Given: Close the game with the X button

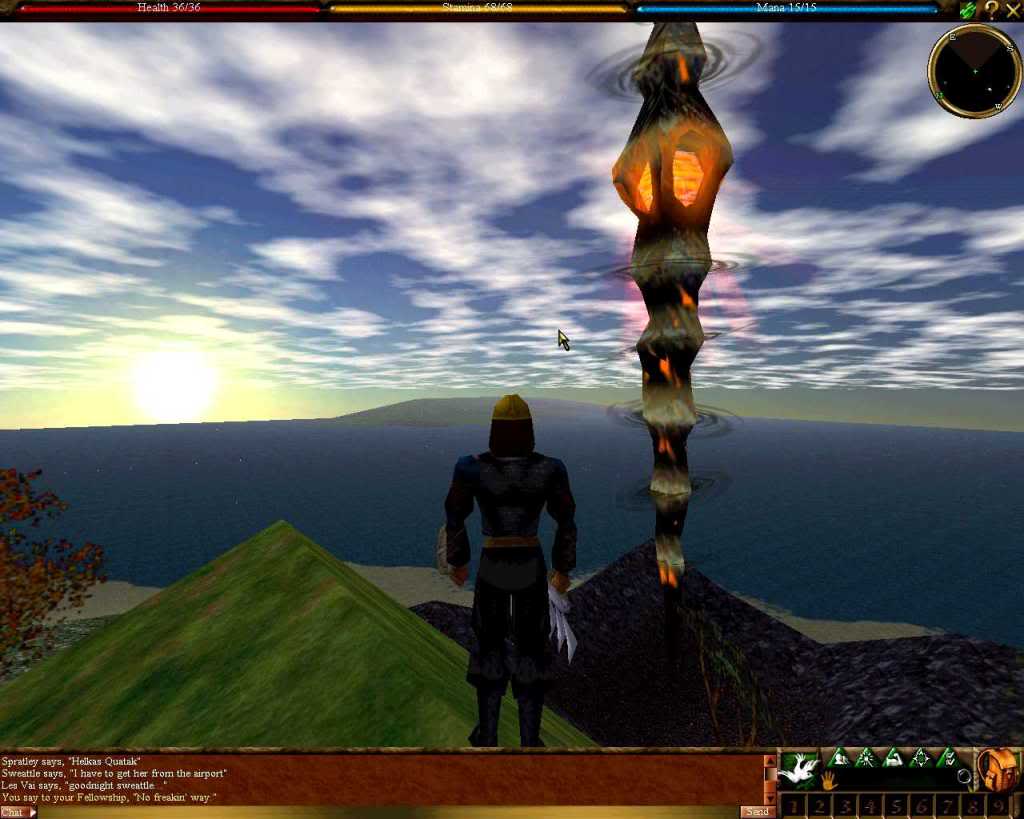Looking at the screenshot, I should [1013, 10].
